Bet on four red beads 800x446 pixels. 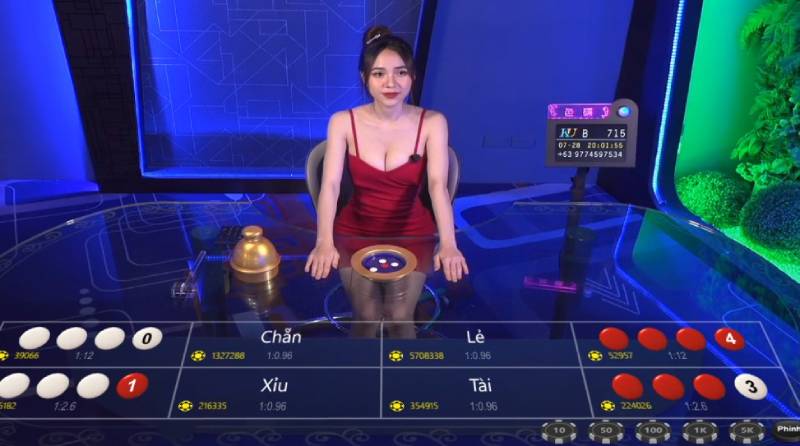coord(670,342)
